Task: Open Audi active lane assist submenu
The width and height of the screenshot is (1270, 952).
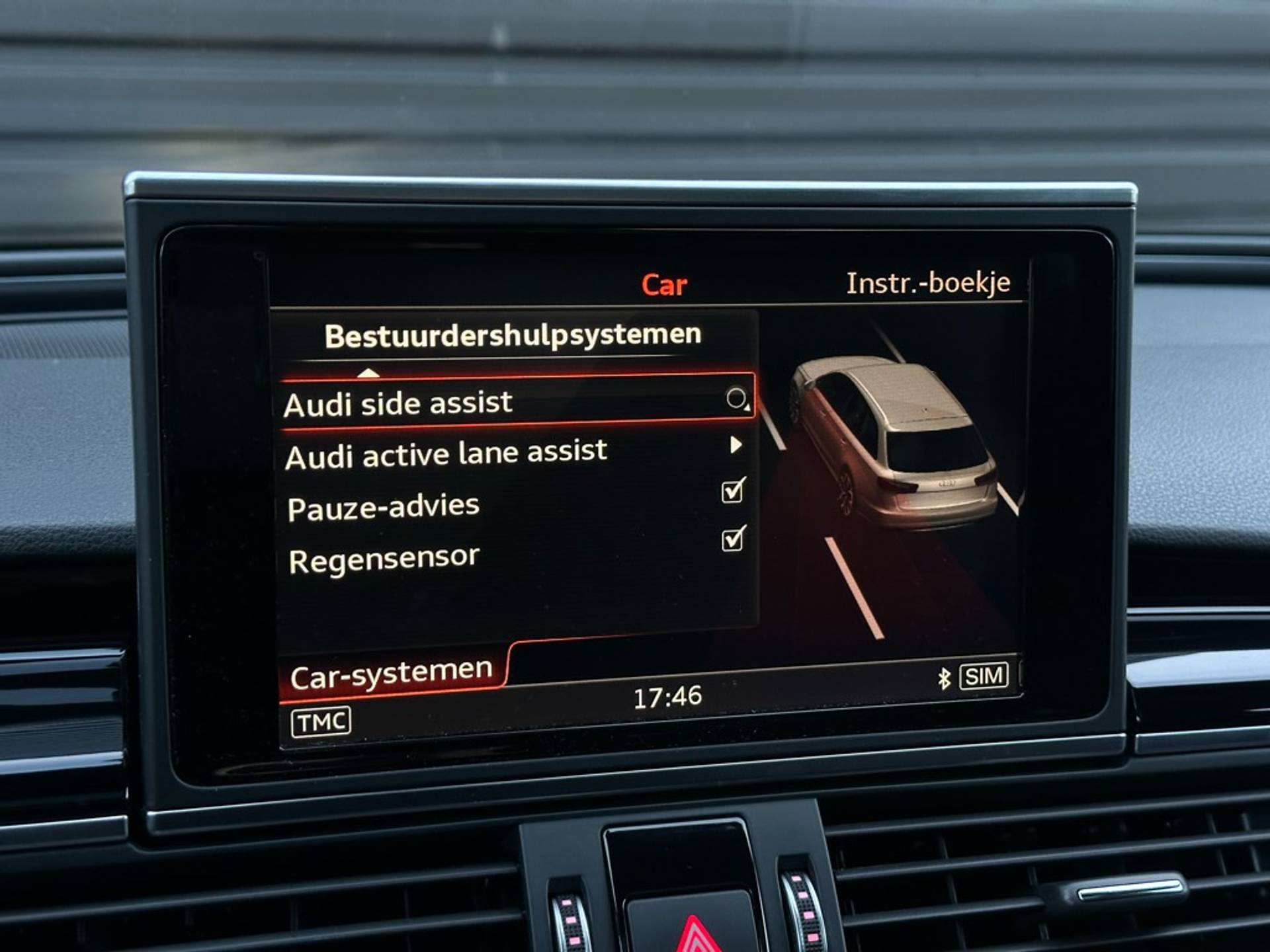Action: coord(446,455)
